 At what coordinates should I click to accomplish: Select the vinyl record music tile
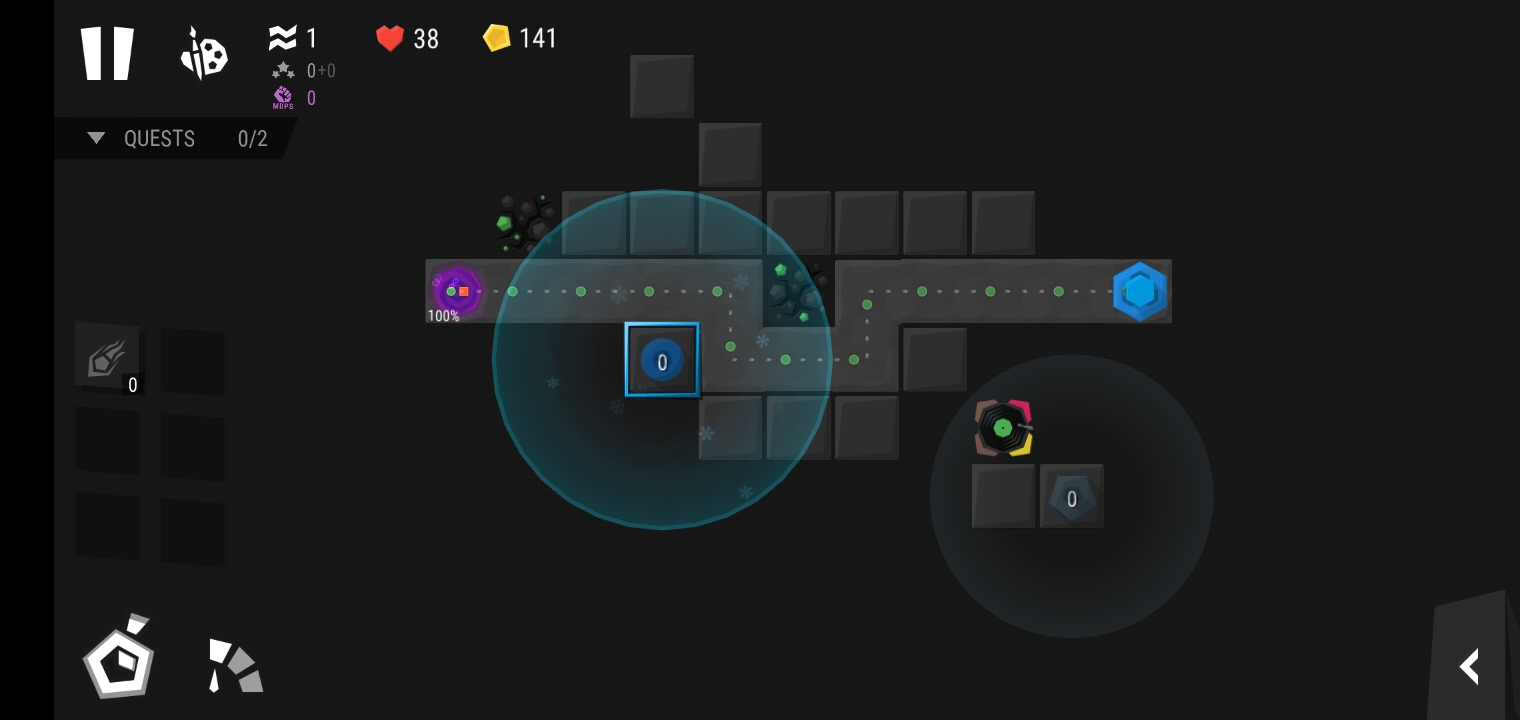coord(1003,428)
